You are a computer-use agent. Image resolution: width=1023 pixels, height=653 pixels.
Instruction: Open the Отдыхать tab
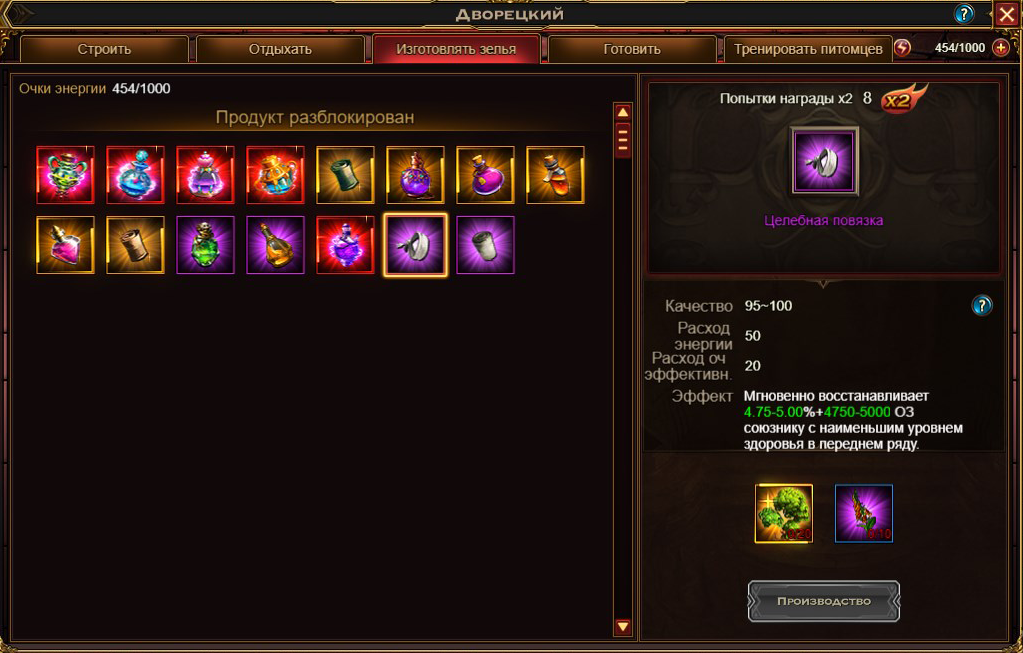(x=280, y=49)
